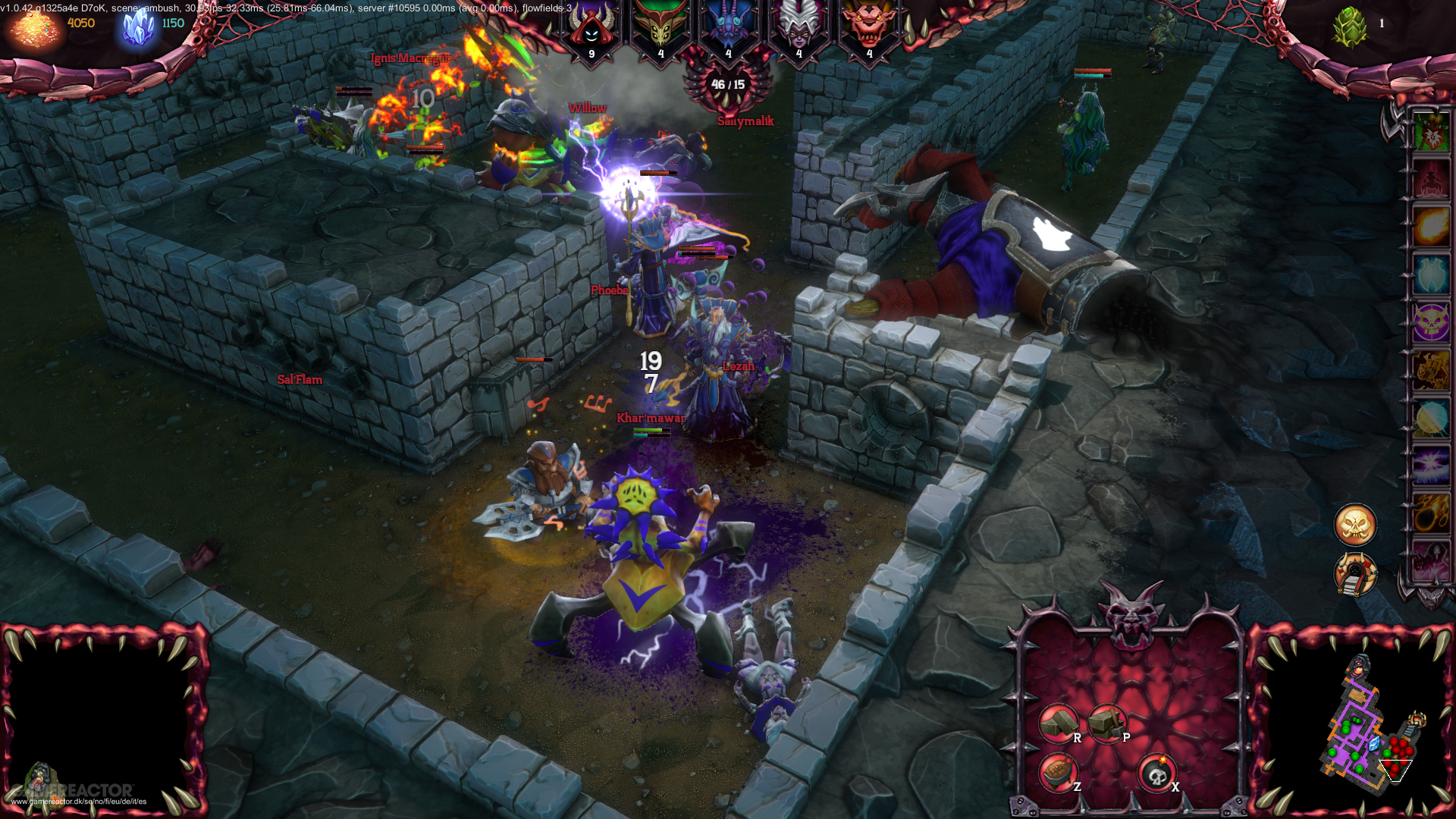Select the wheelbarrow tool
The width and height of the screenshot is (1456, 819).
click(x=1058, y=773)
